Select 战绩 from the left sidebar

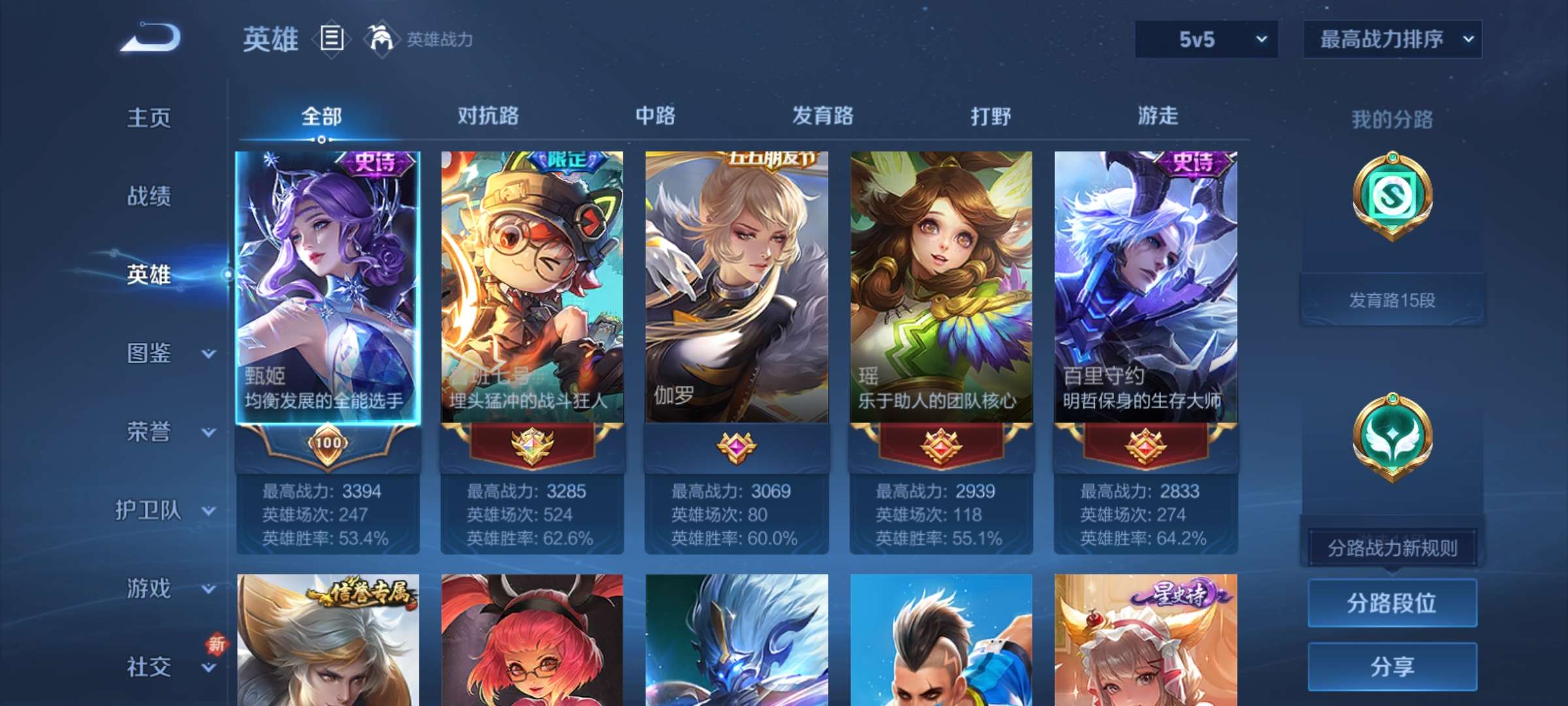click(x=148, y=196)
